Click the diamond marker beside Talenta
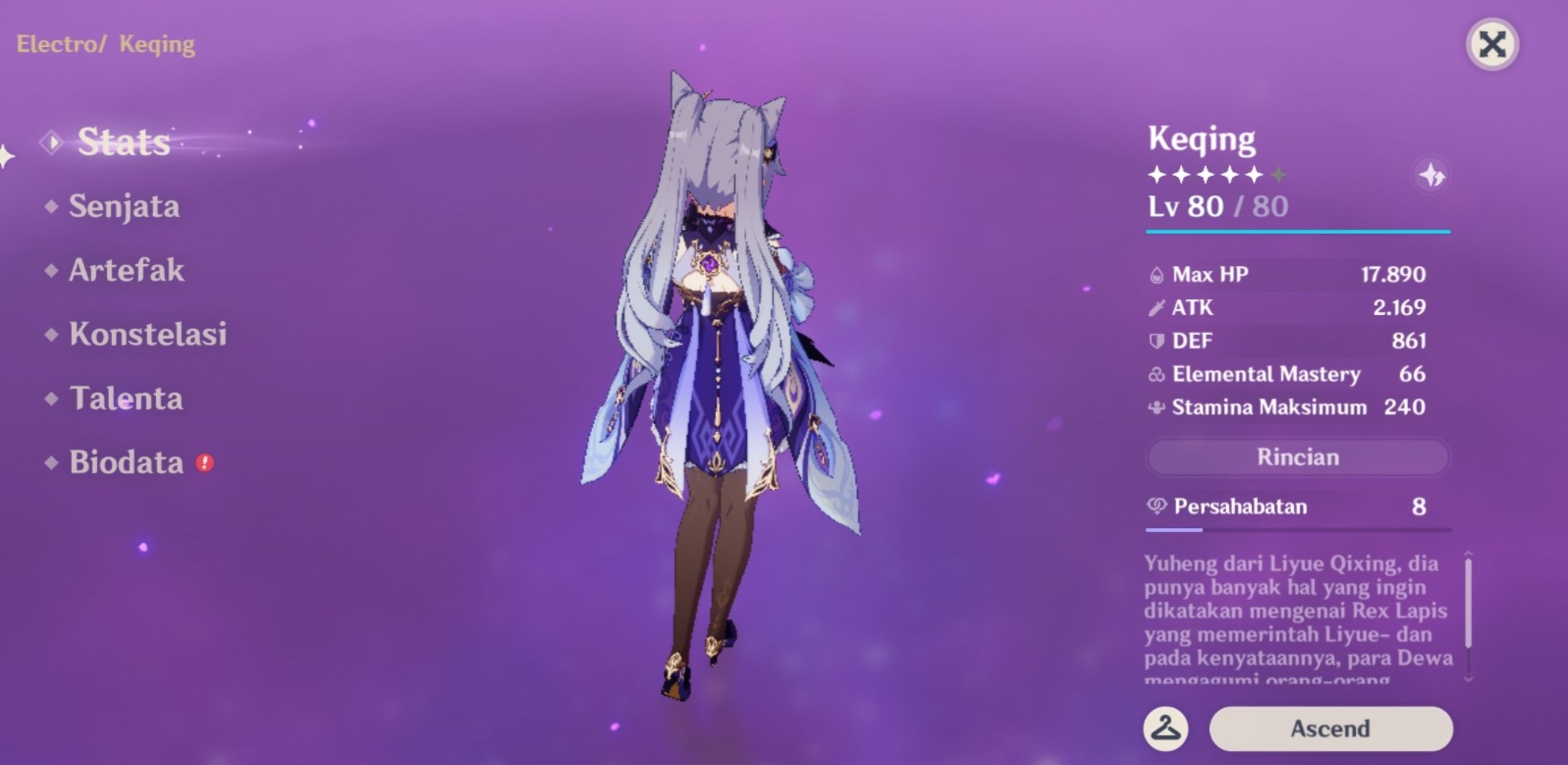This screenshot has height=765, width=1568. 50,398
